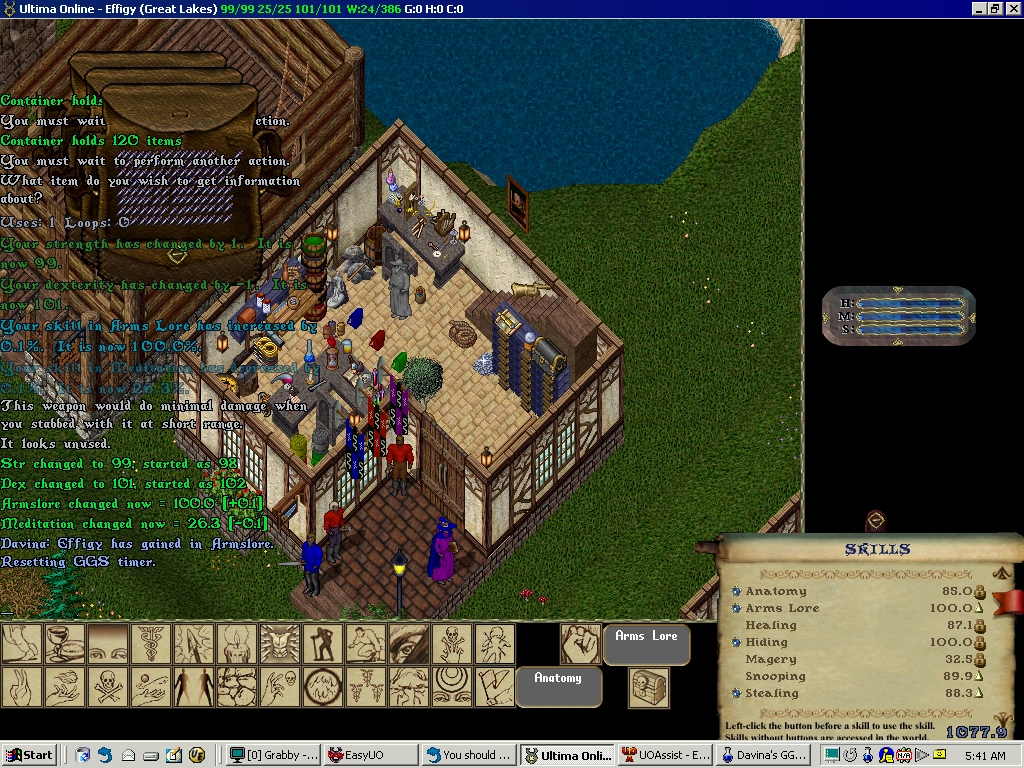1024x768 pixels.
Task: Select the clenched fist icon
Action: 579,644
